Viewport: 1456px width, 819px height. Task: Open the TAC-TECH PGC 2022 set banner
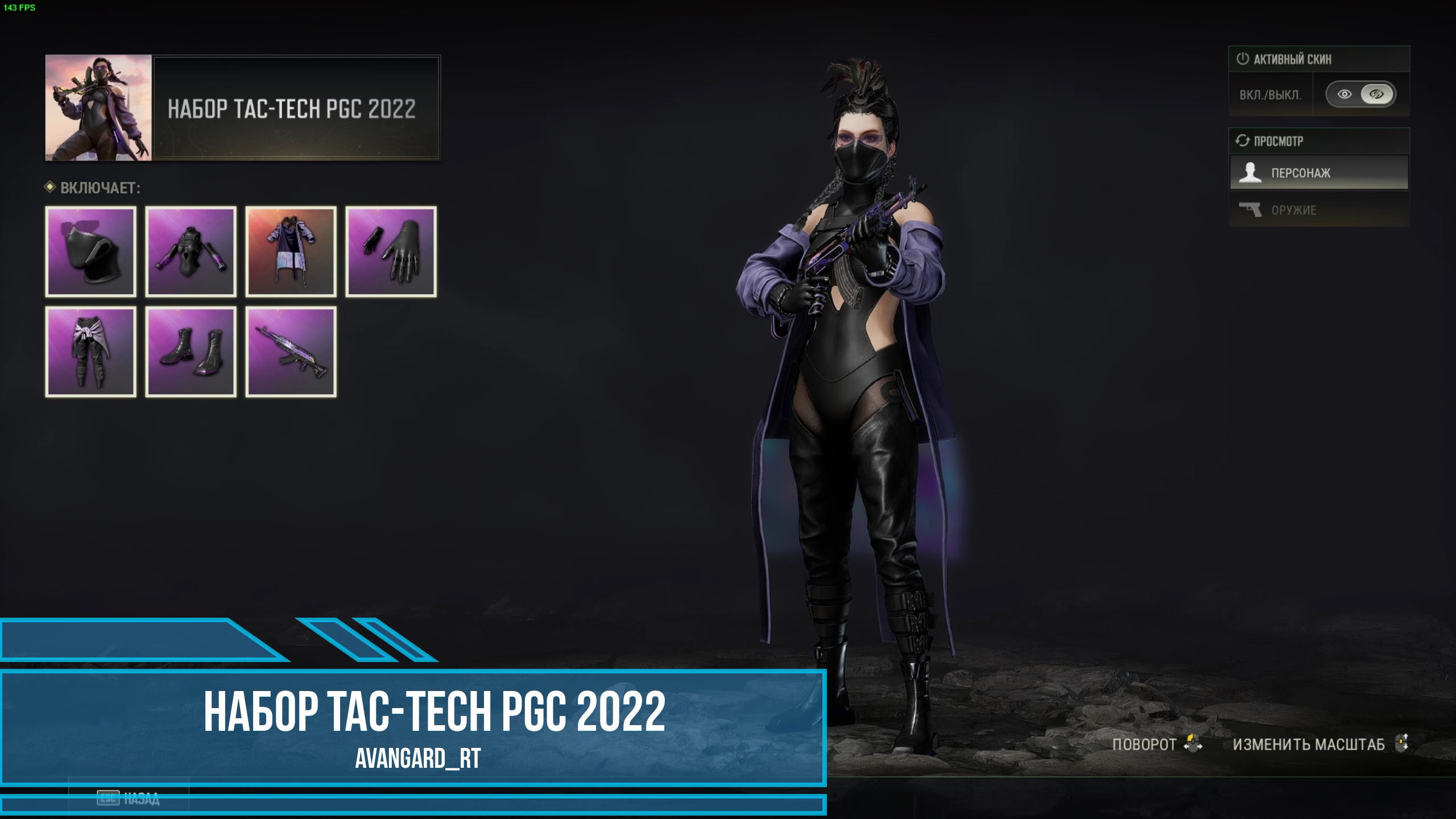point(243,108)
